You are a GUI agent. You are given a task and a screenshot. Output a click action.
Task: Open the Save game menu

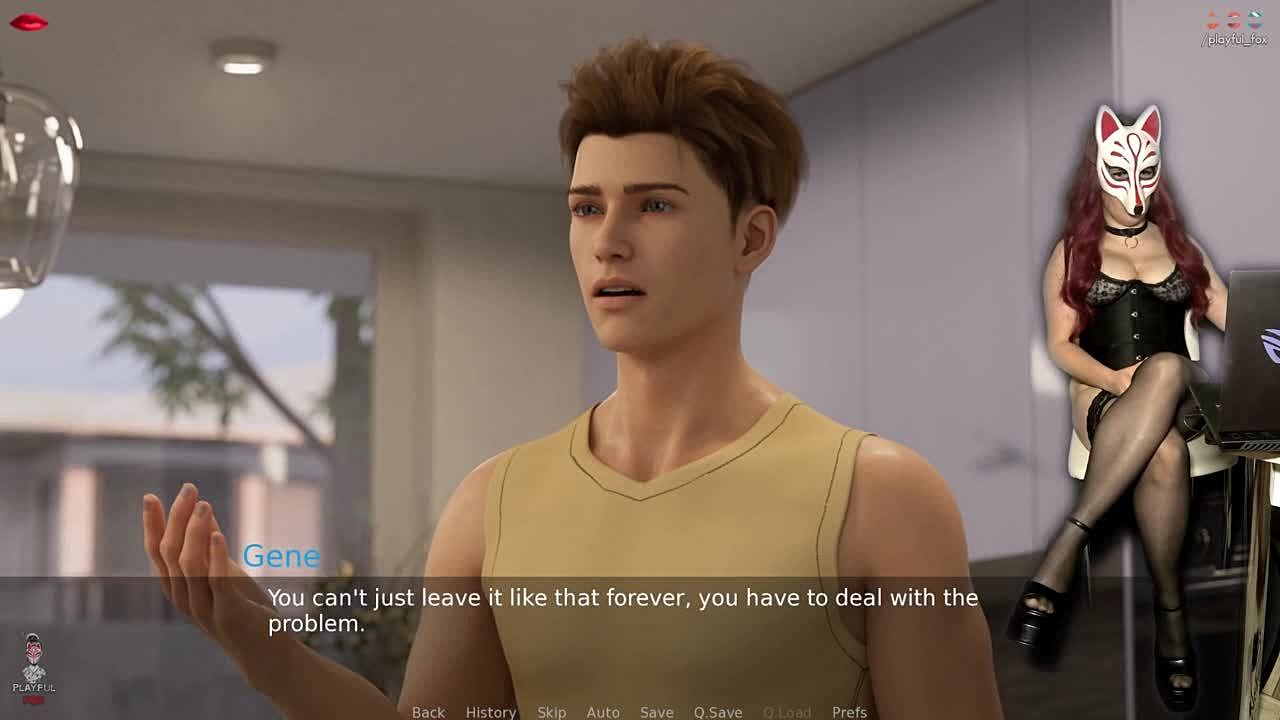(656, 712)
